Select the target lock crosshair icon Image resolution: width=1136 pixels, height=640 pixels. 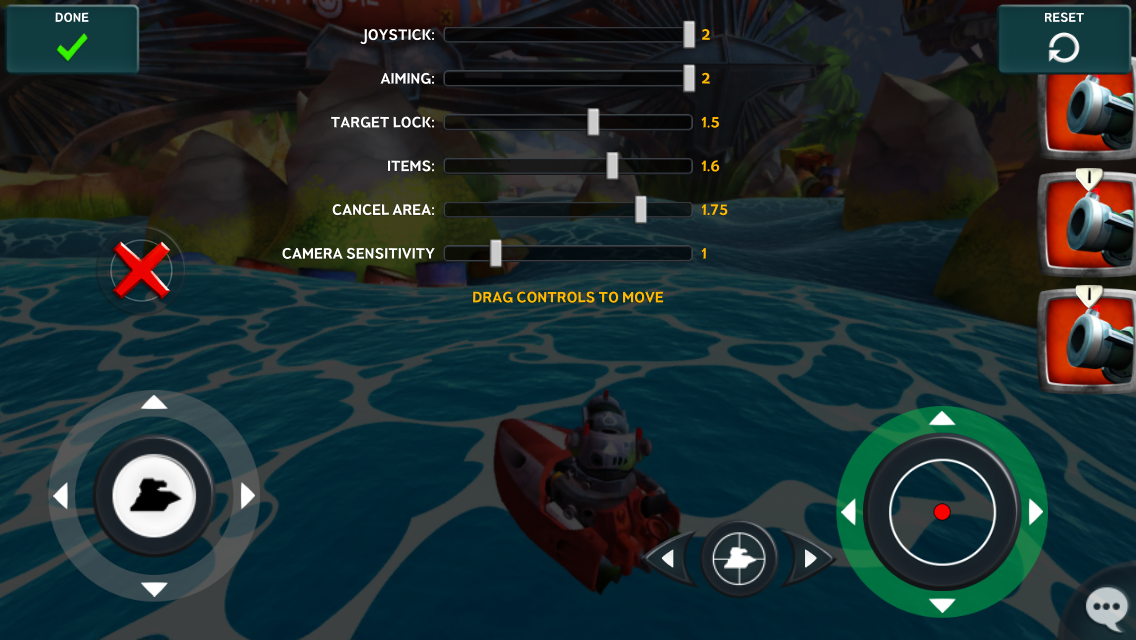tap(739, 559)
